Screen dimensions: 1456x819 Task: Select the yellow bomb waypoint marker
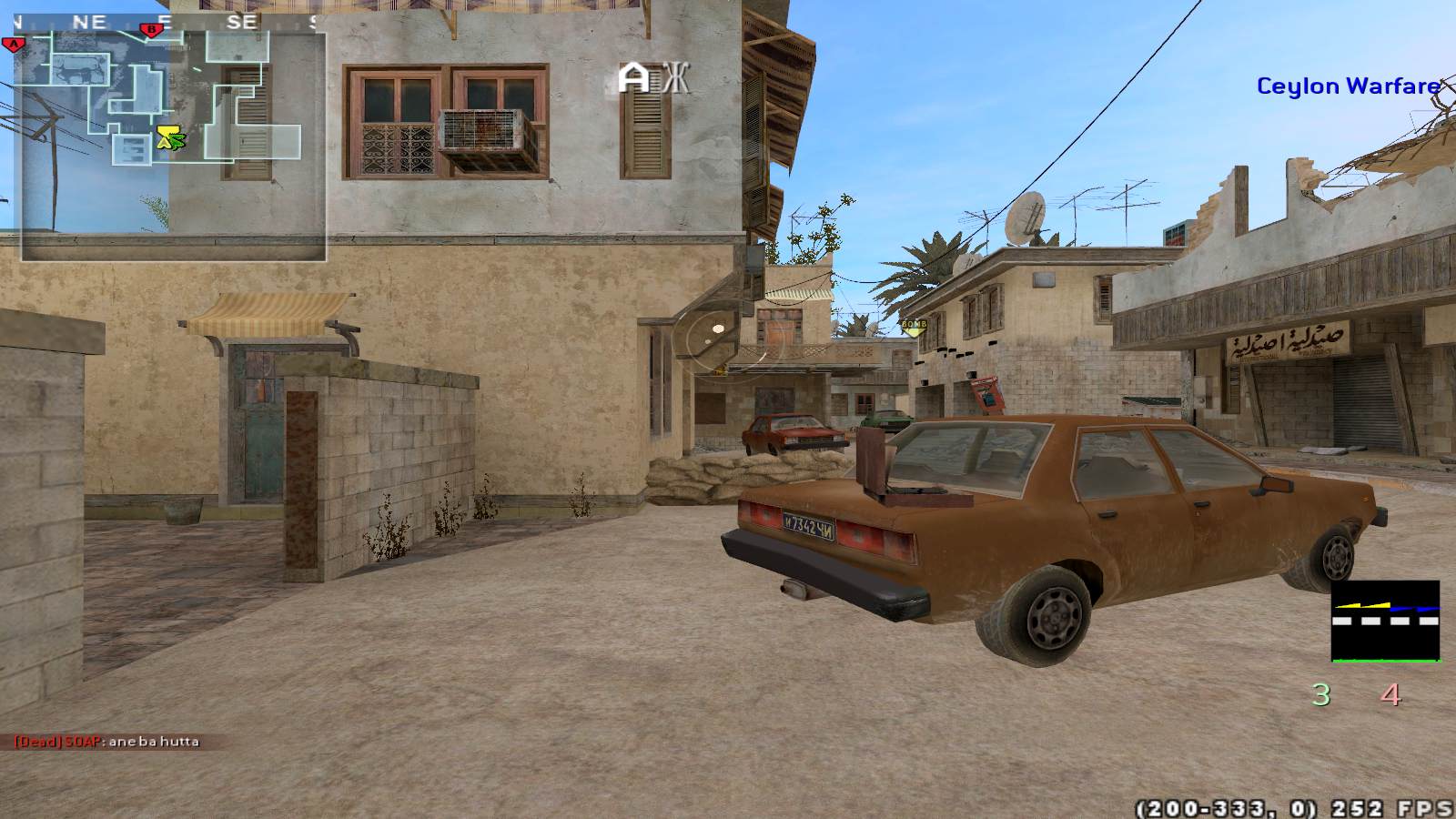[x=913, y=326]
